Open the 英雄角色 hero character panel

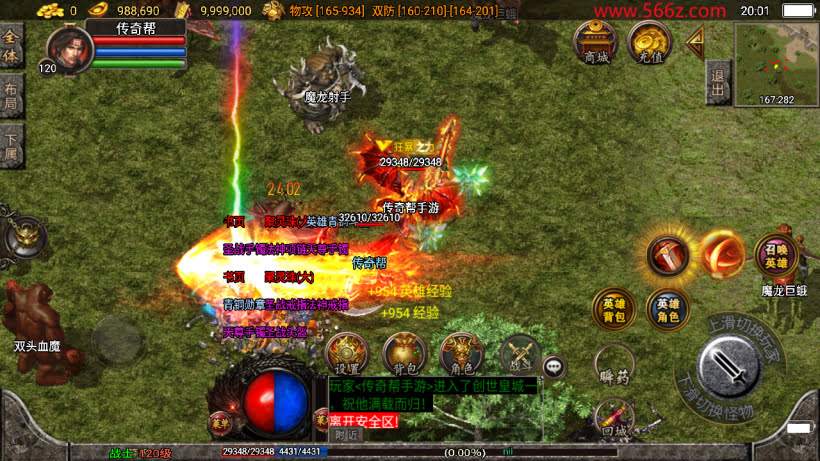[x=667, y=309]
